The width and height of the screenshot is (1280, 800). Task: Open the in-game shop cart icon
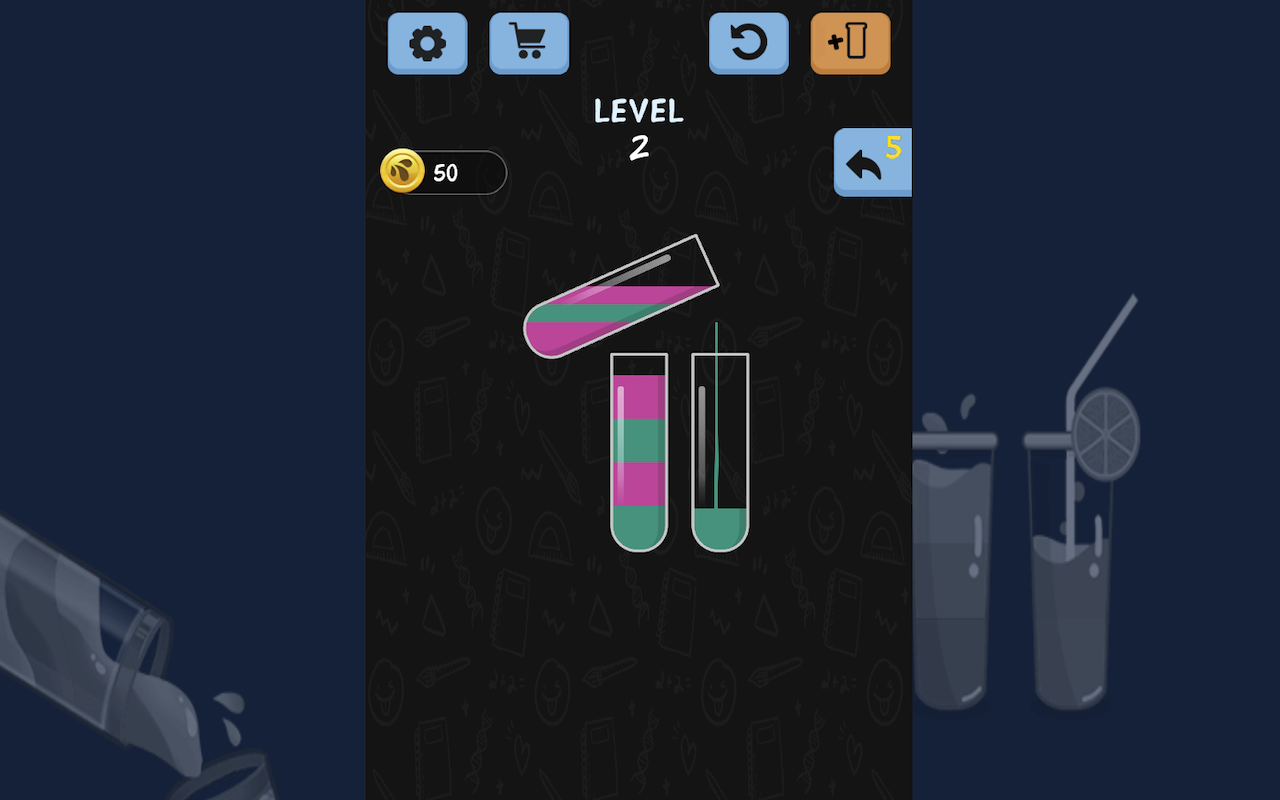pyautogui.click(x=529, y=44)
